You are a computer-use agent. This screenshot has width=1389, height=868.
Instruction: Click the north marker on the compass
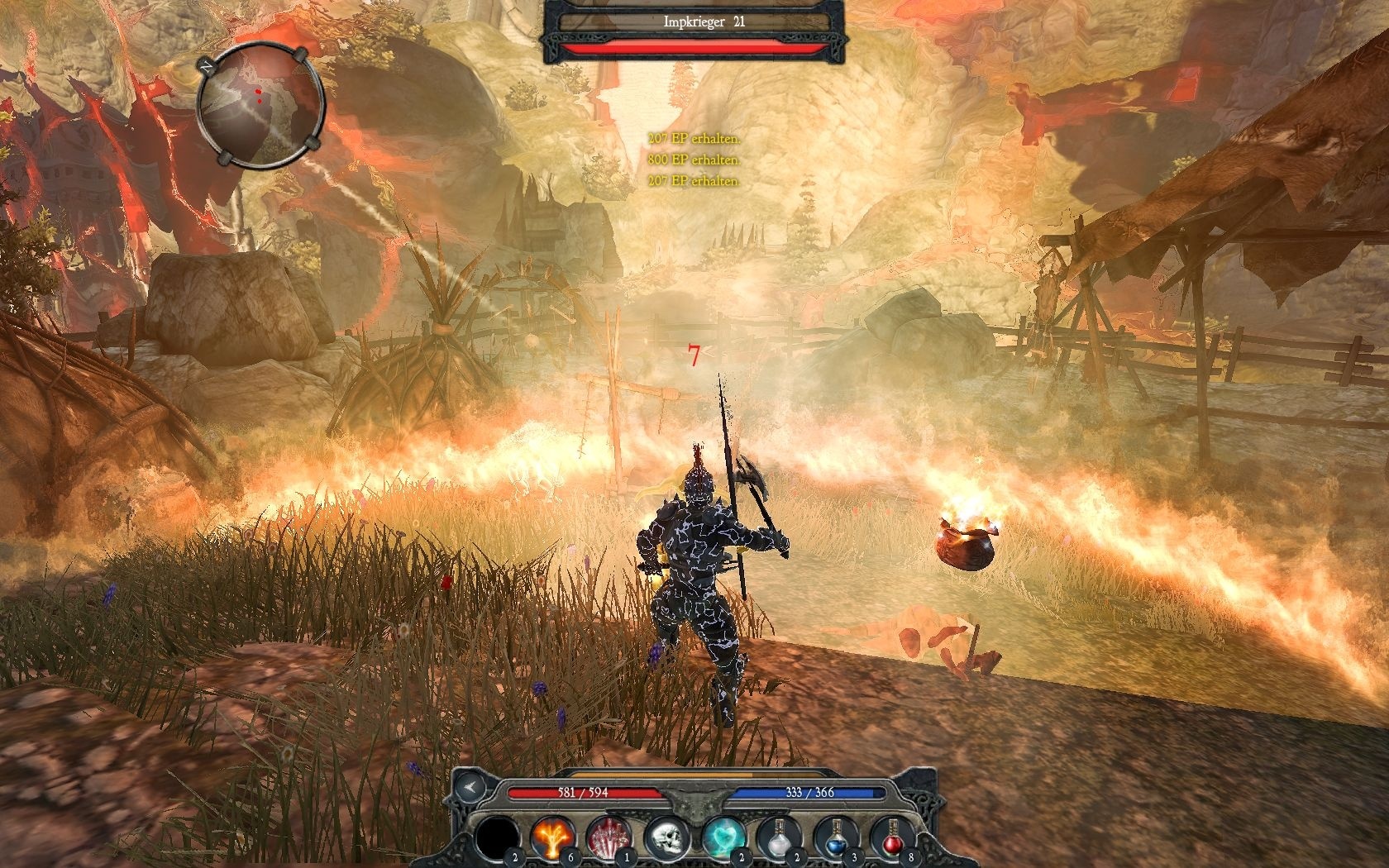206,67
